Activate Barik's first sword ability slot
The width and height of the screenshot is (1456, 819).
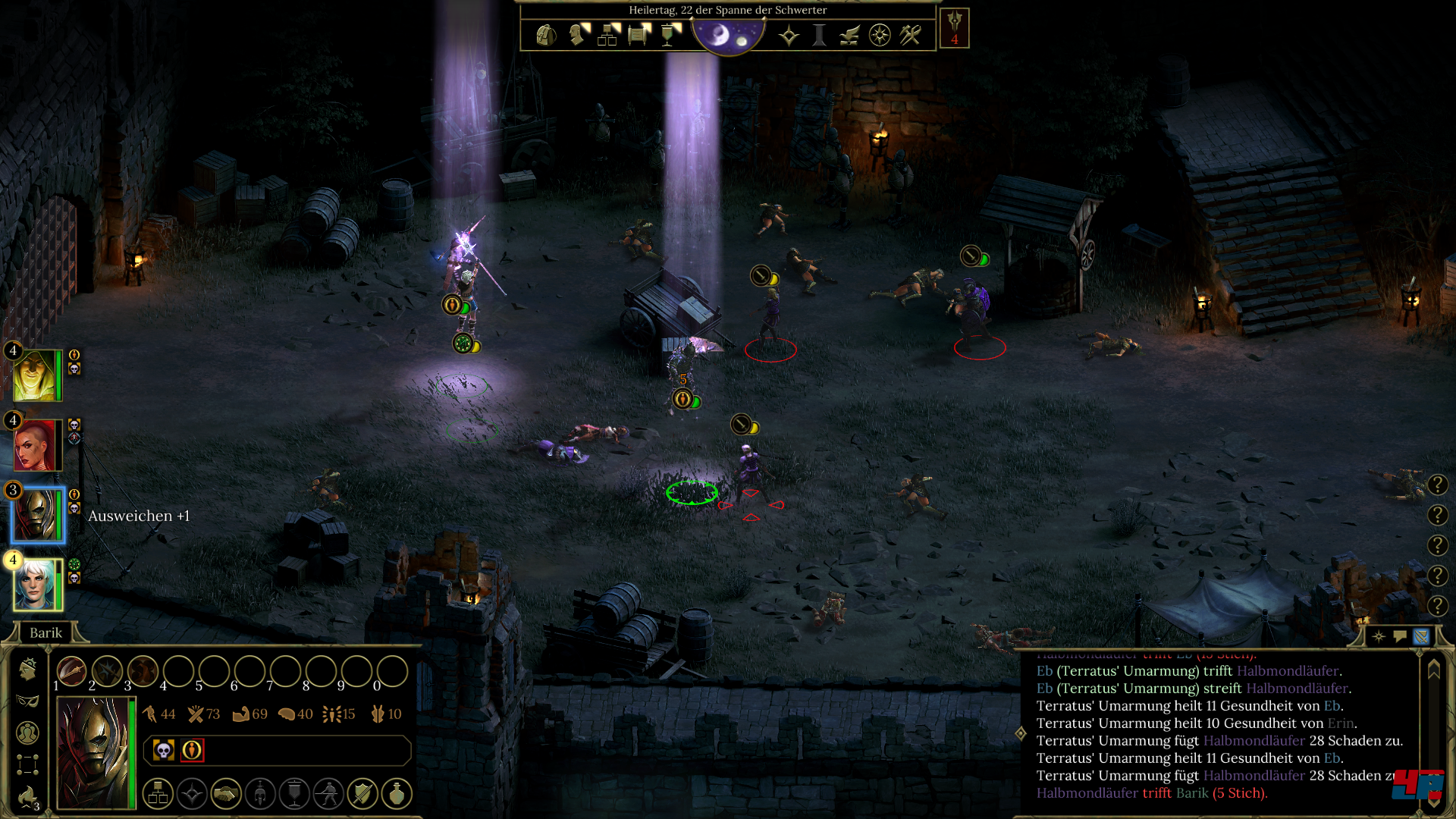coord(71,671)
